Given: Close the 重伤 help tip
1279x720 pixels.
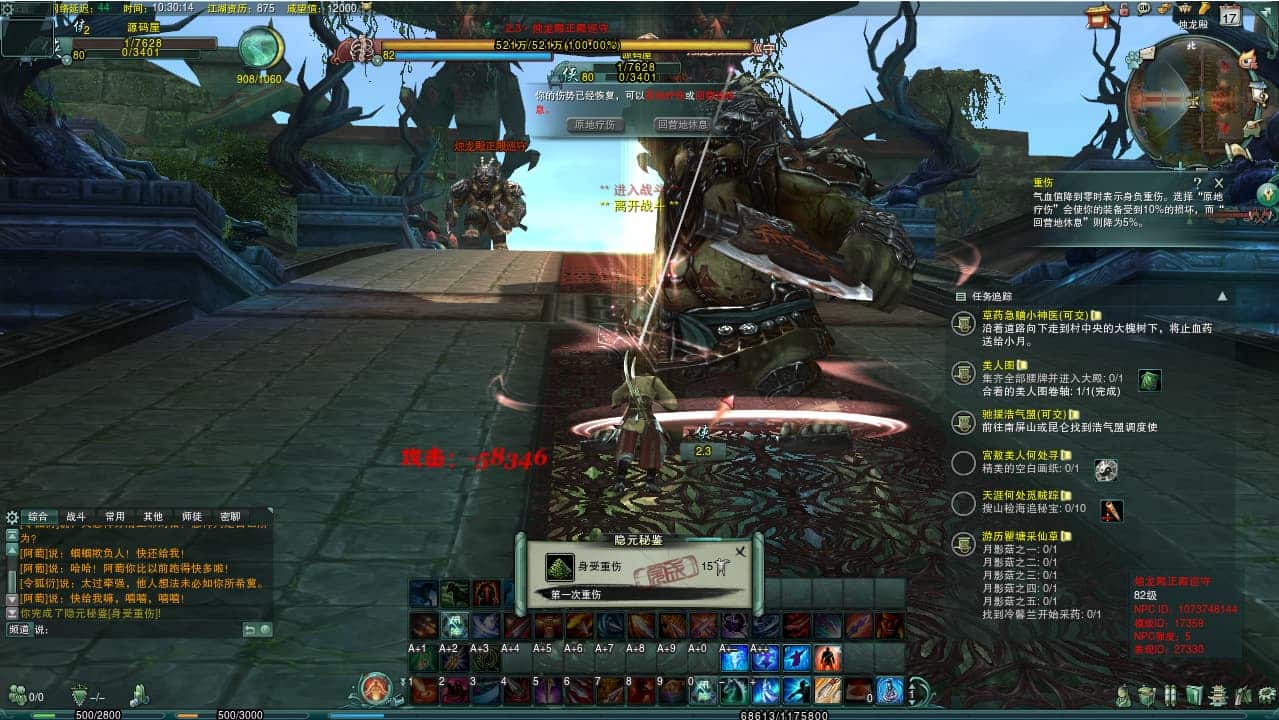Looking at the screenshot, I should tap(1219, 183).
